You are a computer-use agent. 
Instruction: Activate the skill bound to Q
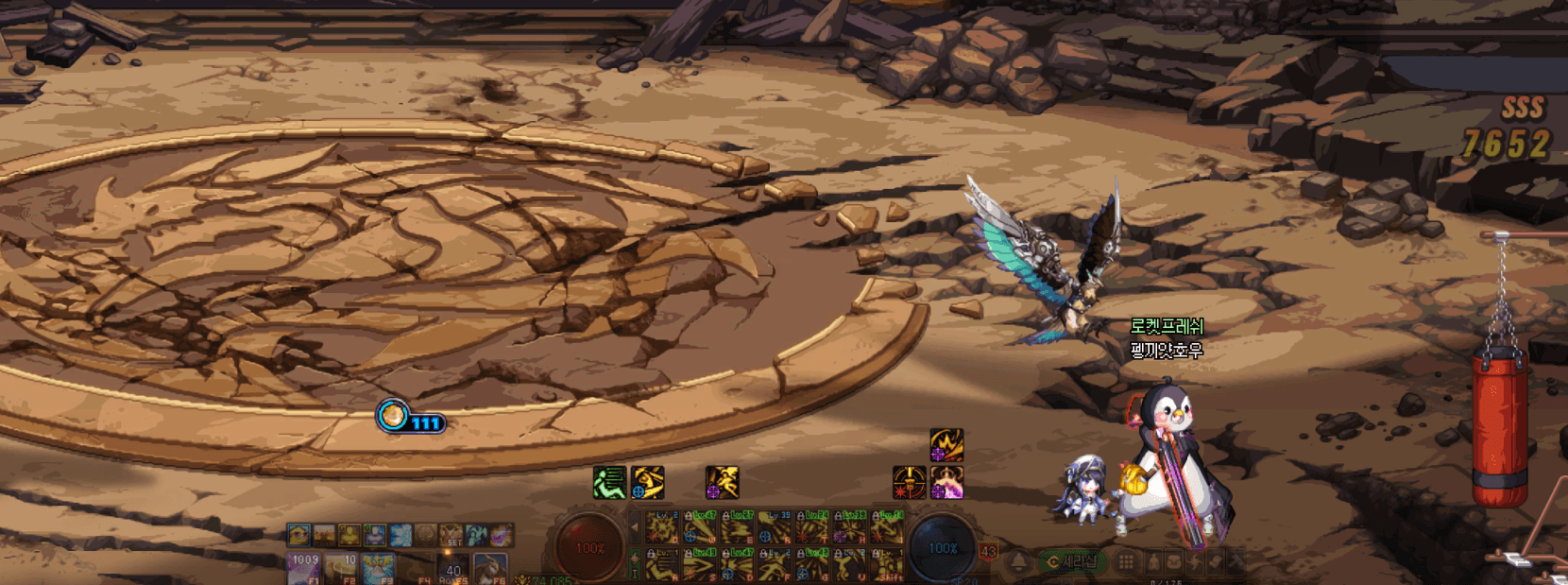point(661,528)
